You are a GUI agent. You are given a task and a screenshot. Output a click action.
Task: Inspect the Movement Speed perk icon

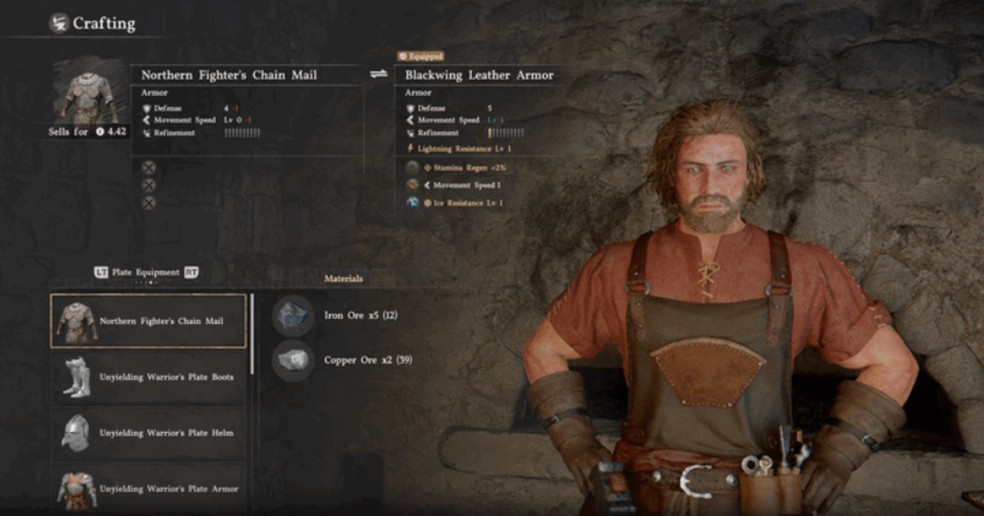[412, 185]
